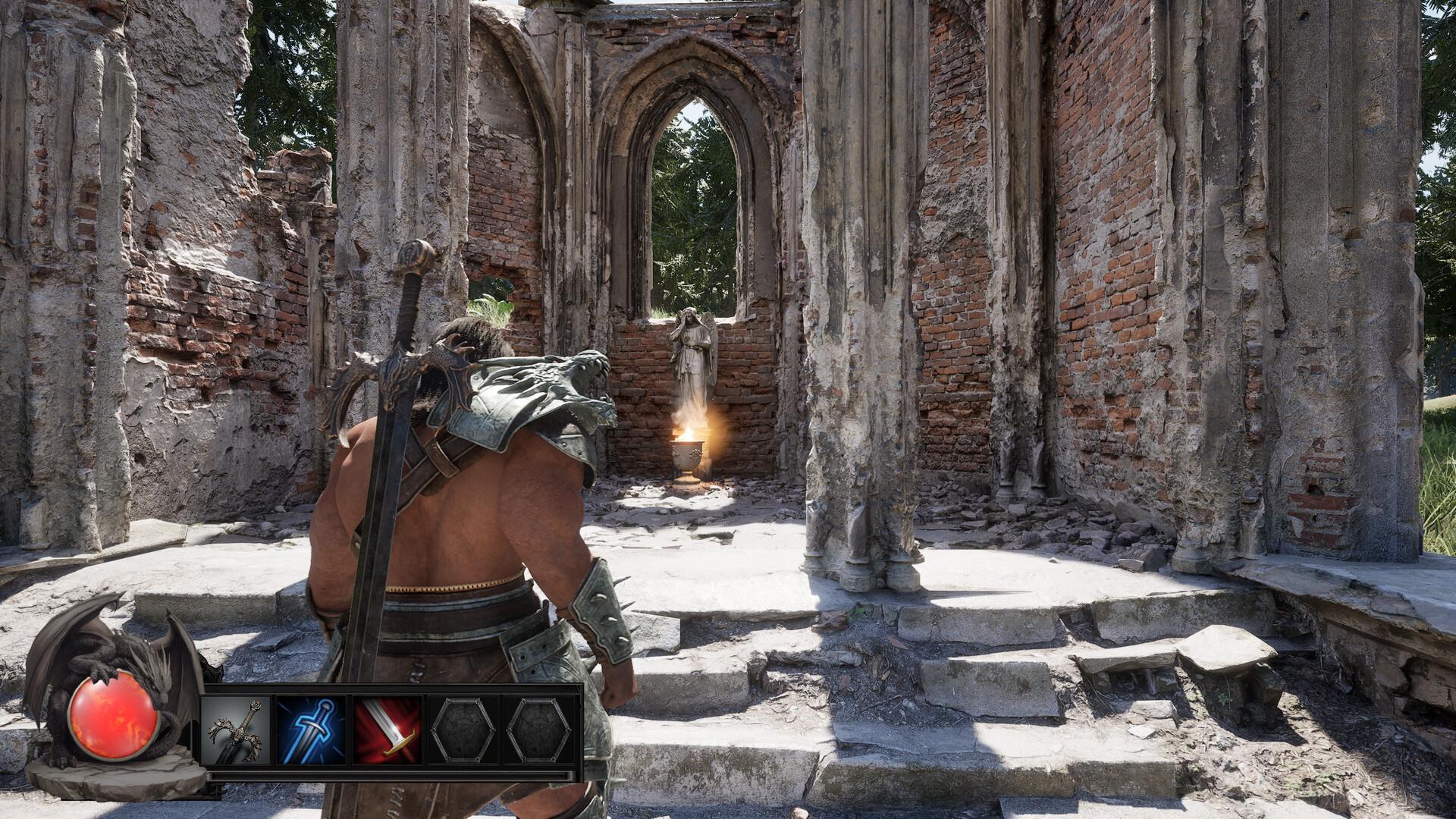This screenshot has height=819, width=1456.
Task: Select the greatsword weapon slot
Action: 237,729
